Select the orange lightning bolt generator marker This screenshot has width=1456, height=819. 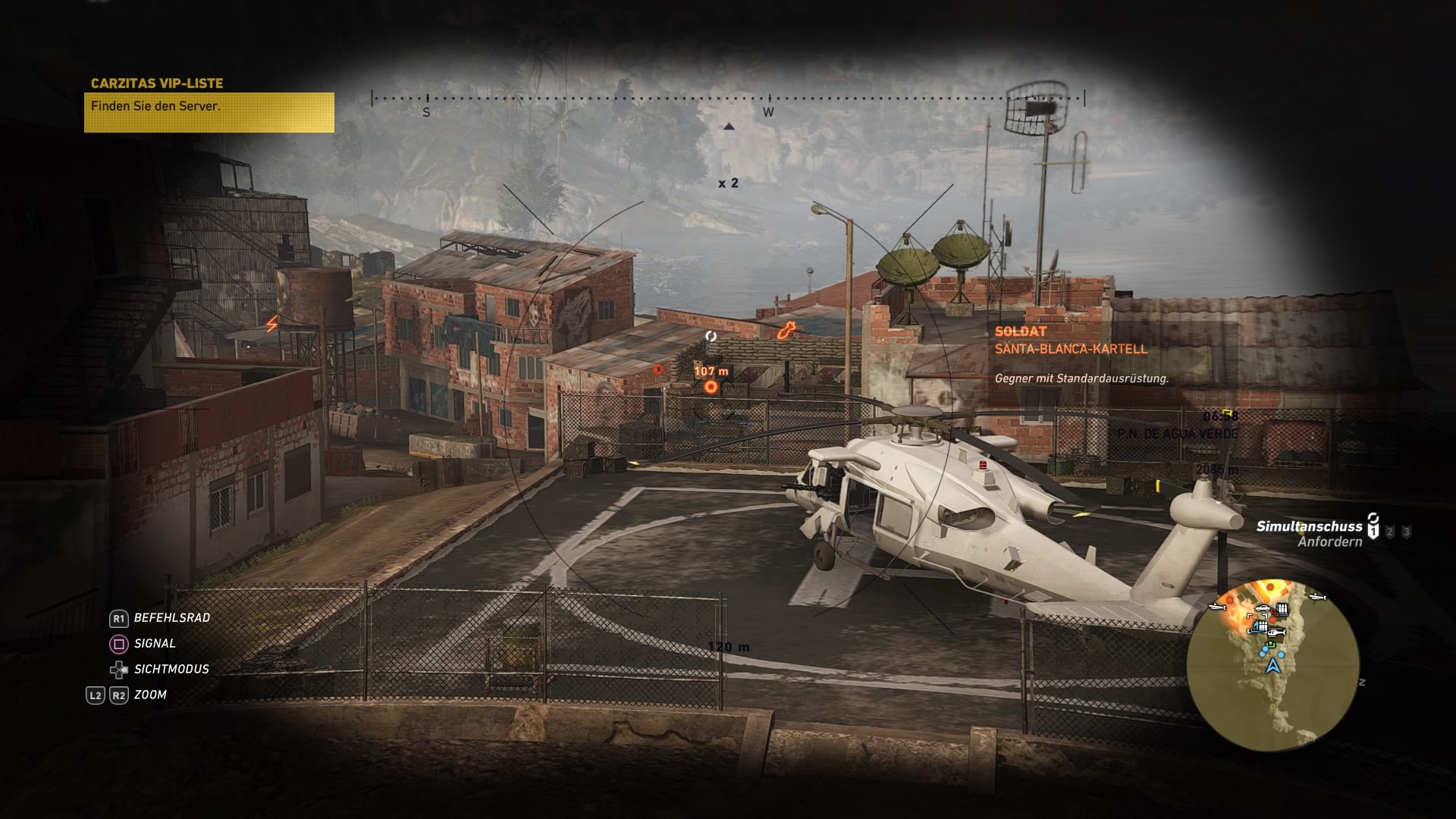(x=271, y=325)
